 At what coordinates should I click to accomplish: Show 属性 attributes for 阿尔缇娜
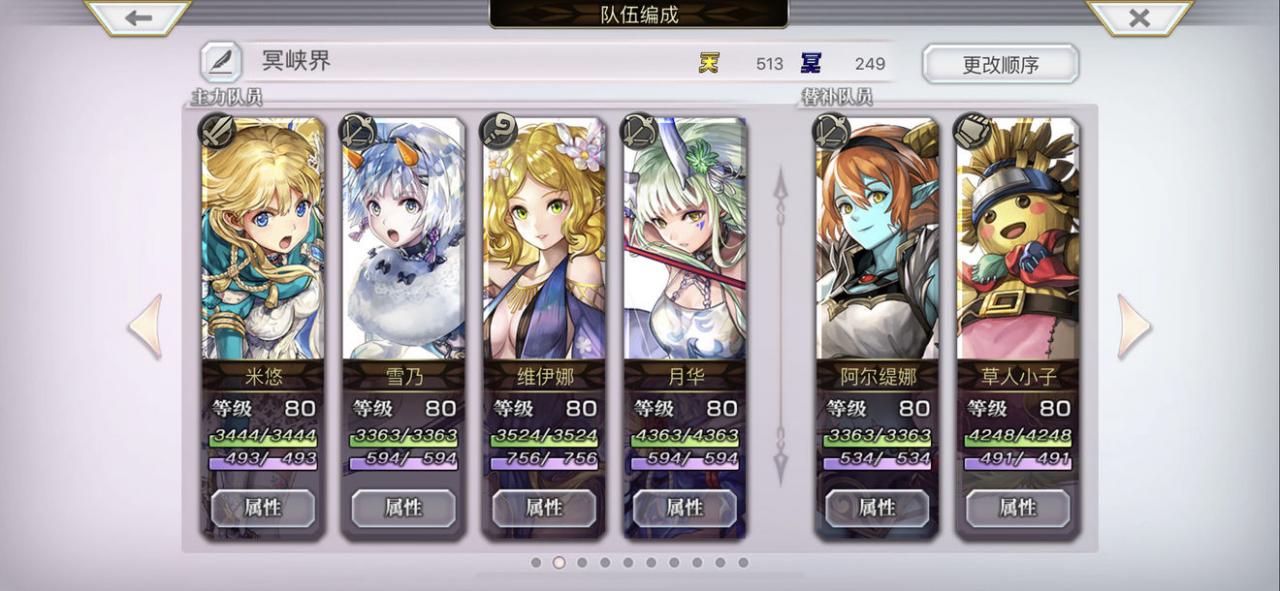pos(877,508)
